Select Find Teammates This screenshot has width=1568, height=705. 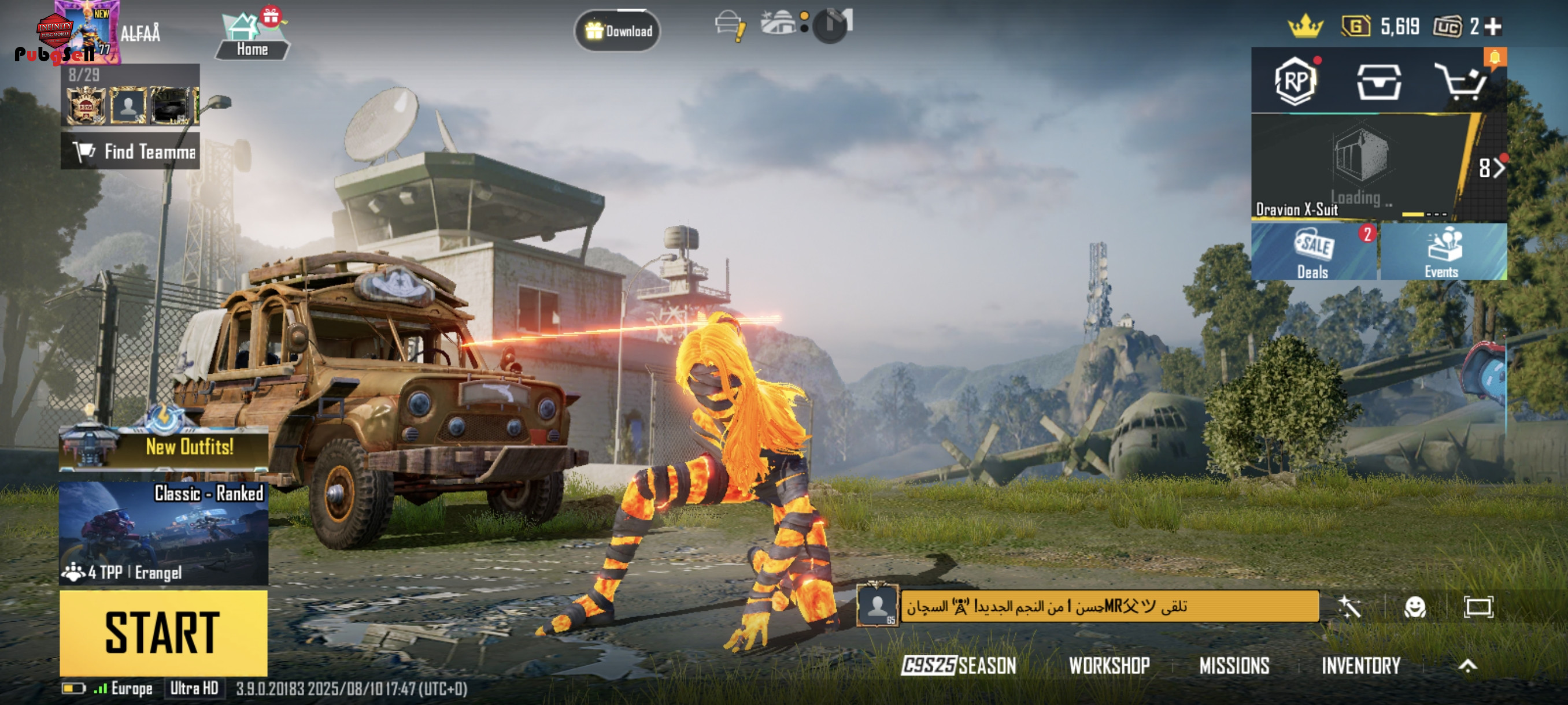point(130,151)
